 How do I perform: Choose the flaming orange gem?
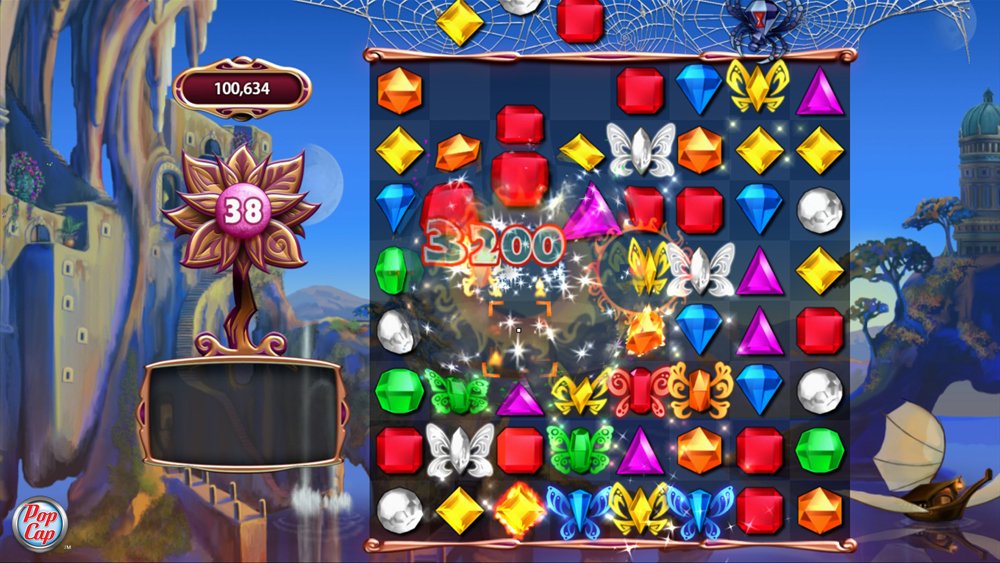(642, 330)
